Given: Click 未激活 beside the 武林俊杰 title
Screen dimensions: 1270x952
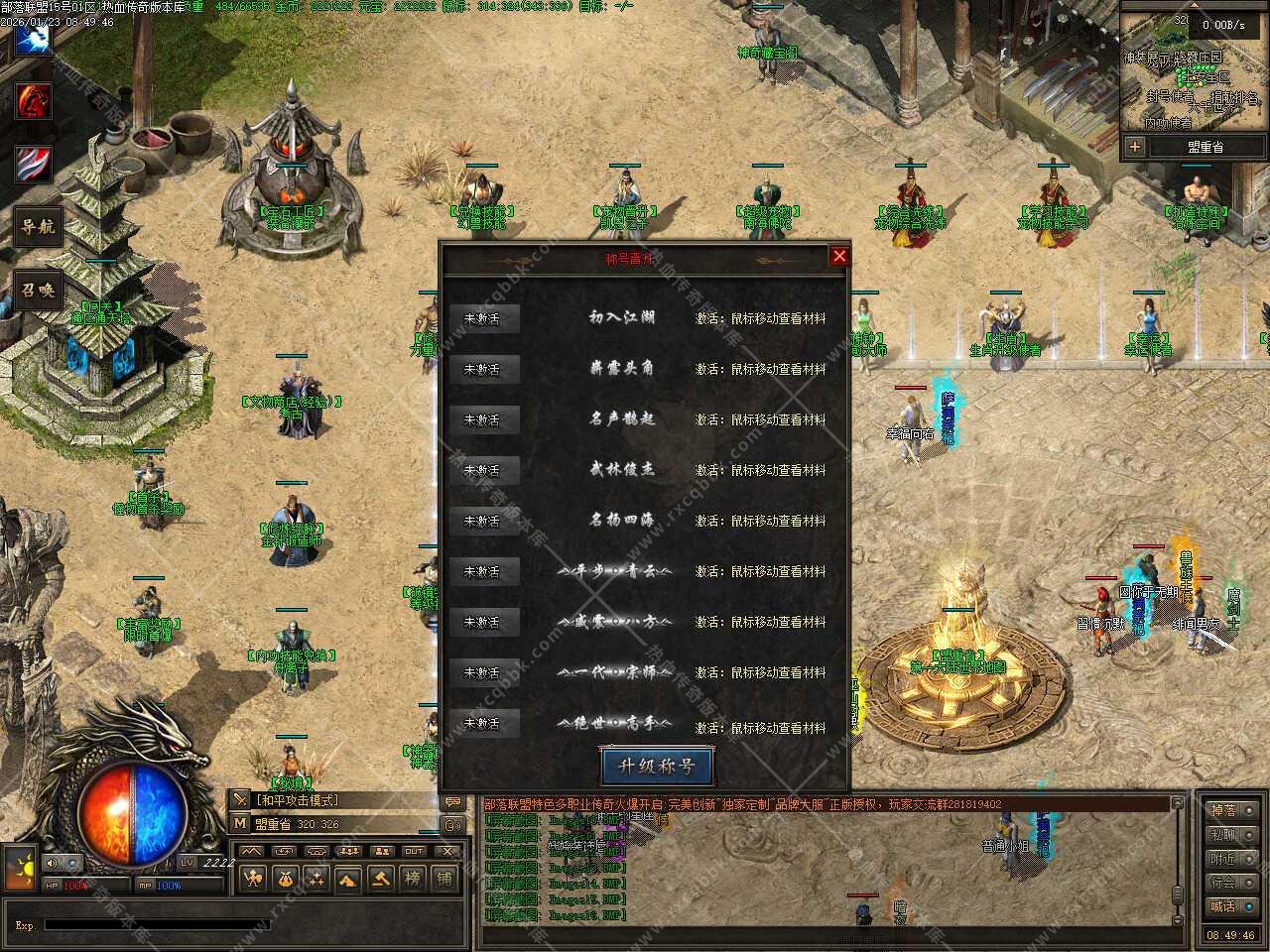Looking at the screenshot, I should [482, 470].
